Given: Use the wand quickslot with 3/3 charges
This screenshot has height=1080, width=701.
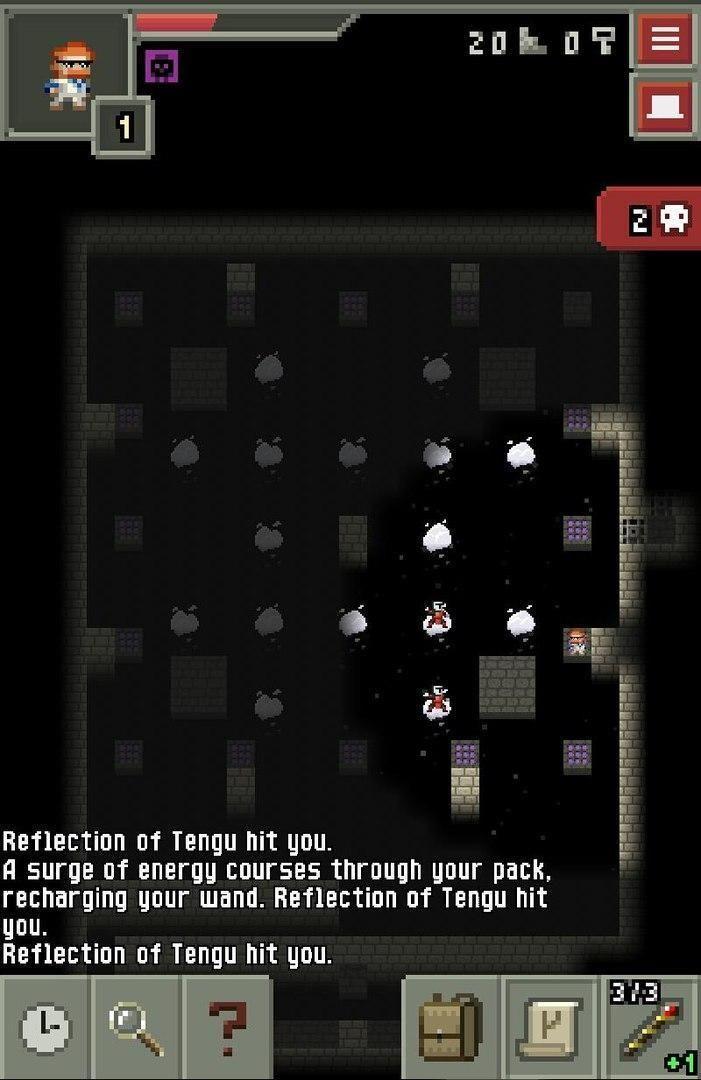Looking at the screenshot, I should (x=651, y=1029).
